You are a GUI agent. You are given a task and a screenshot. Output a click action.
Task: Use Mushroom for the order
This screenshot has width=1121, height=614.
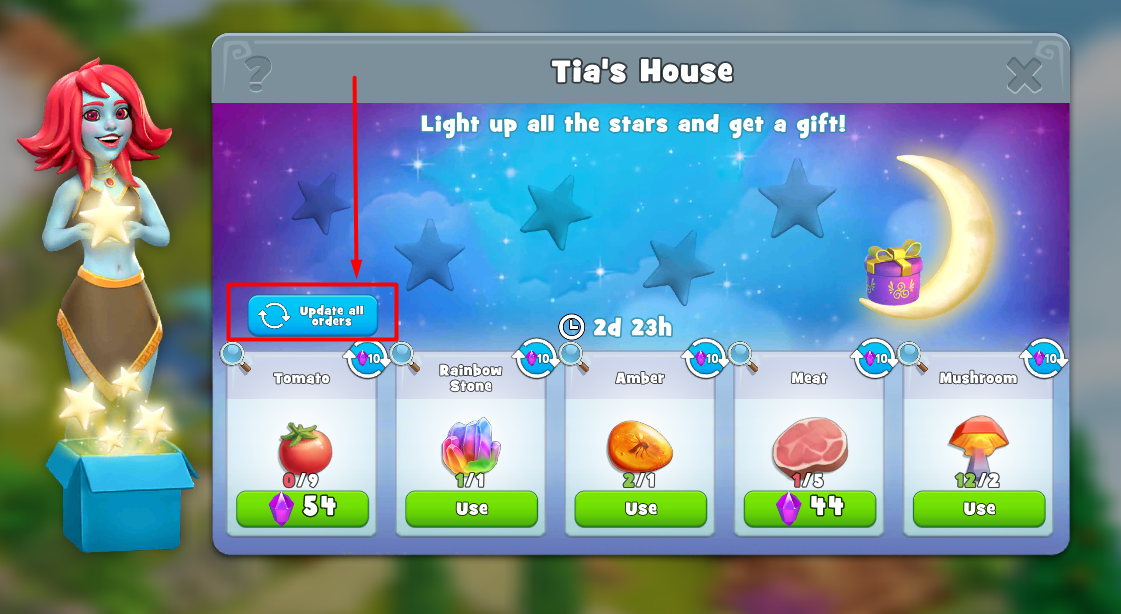coord(979,508)
